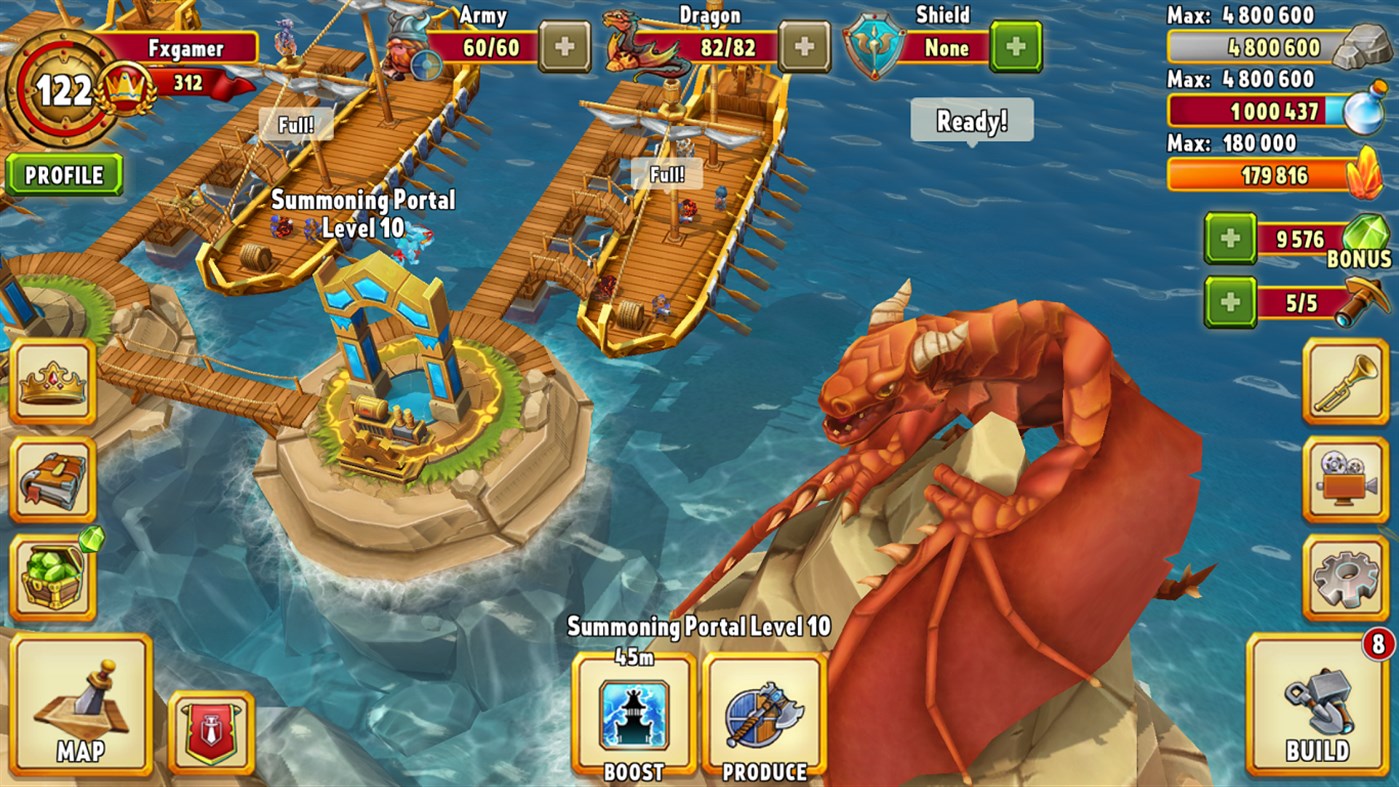Viewport: 1399px width, 787px height.
Task: Click the red banner icon beside MAP
Action: click(x=210, y=730)
